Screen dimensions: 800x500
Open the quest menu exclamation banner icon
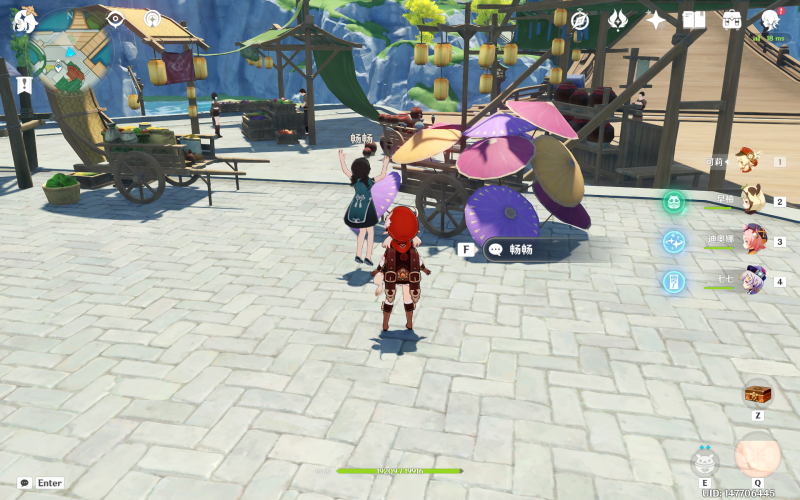24,86
